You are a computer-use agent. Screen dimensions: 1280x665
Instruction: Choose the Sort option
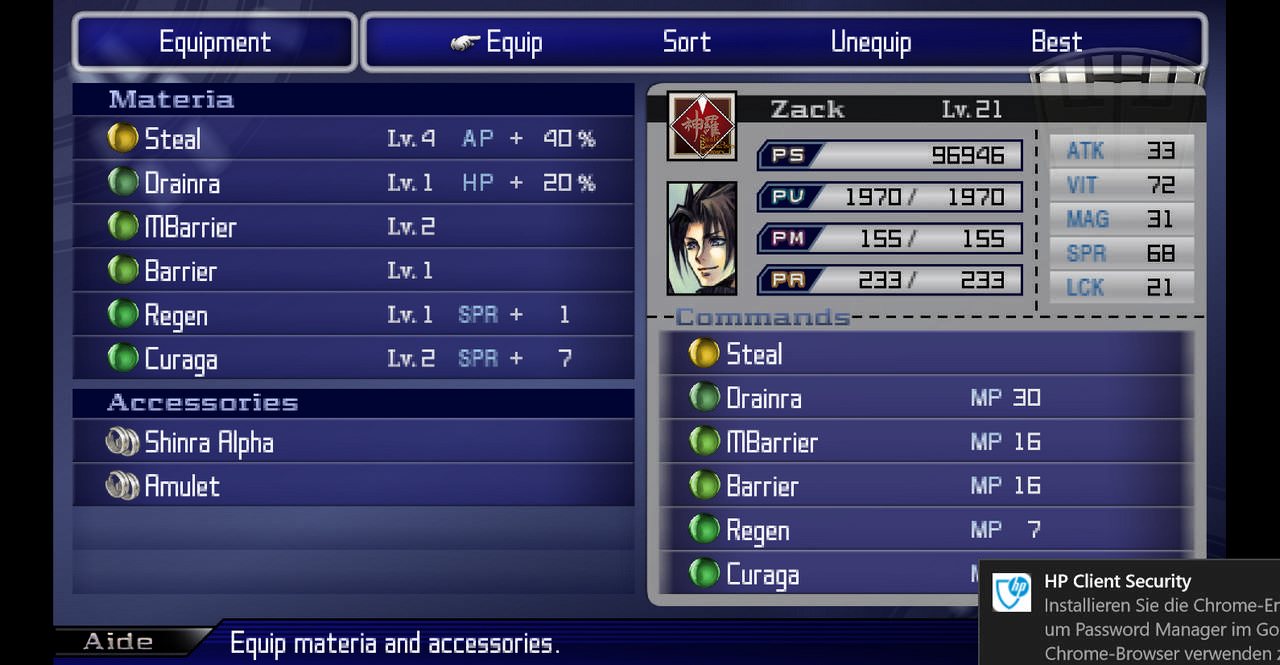point(686,42)
